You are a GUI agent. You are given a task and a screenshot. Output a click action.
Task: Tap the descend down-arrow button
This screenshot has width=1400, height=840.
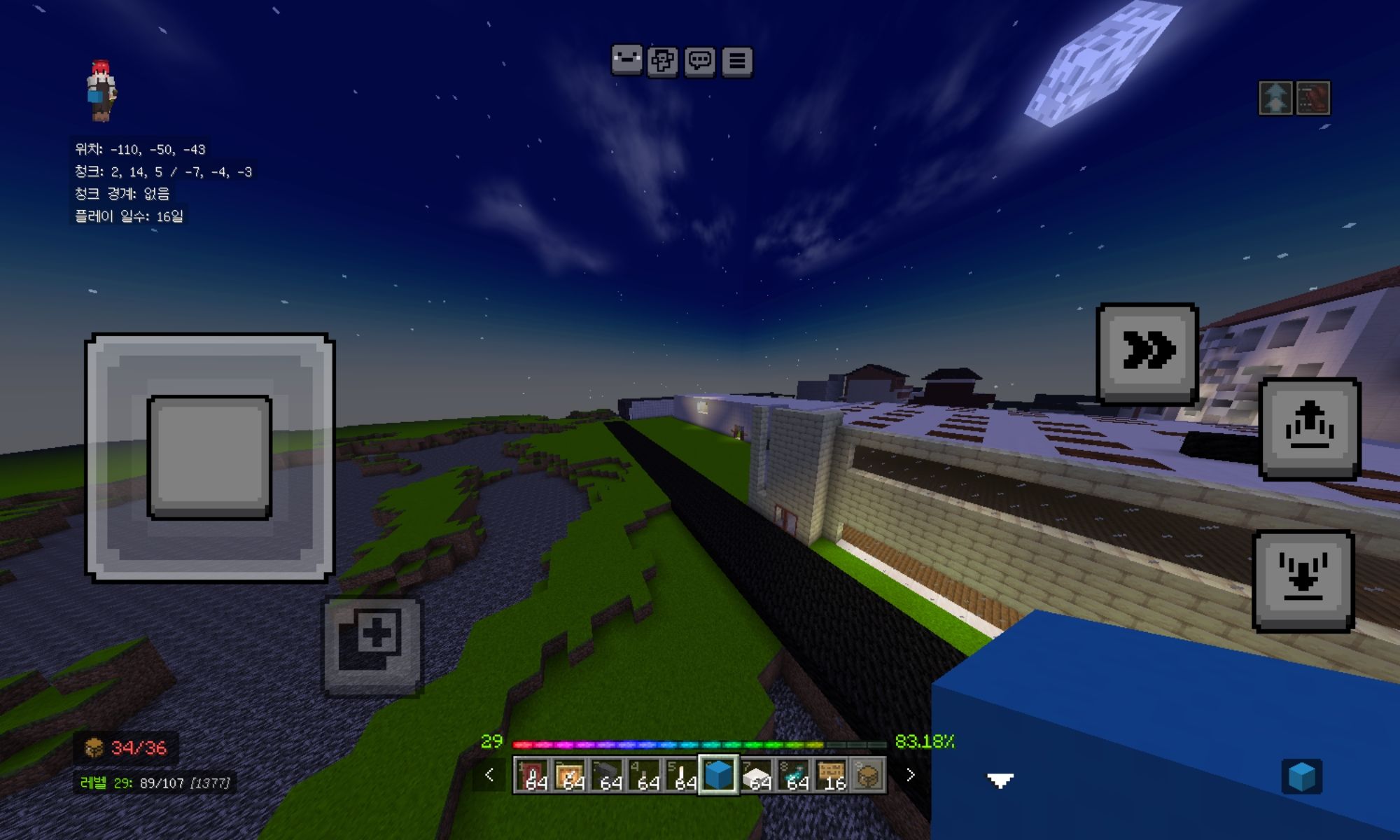coord(1303,580)
